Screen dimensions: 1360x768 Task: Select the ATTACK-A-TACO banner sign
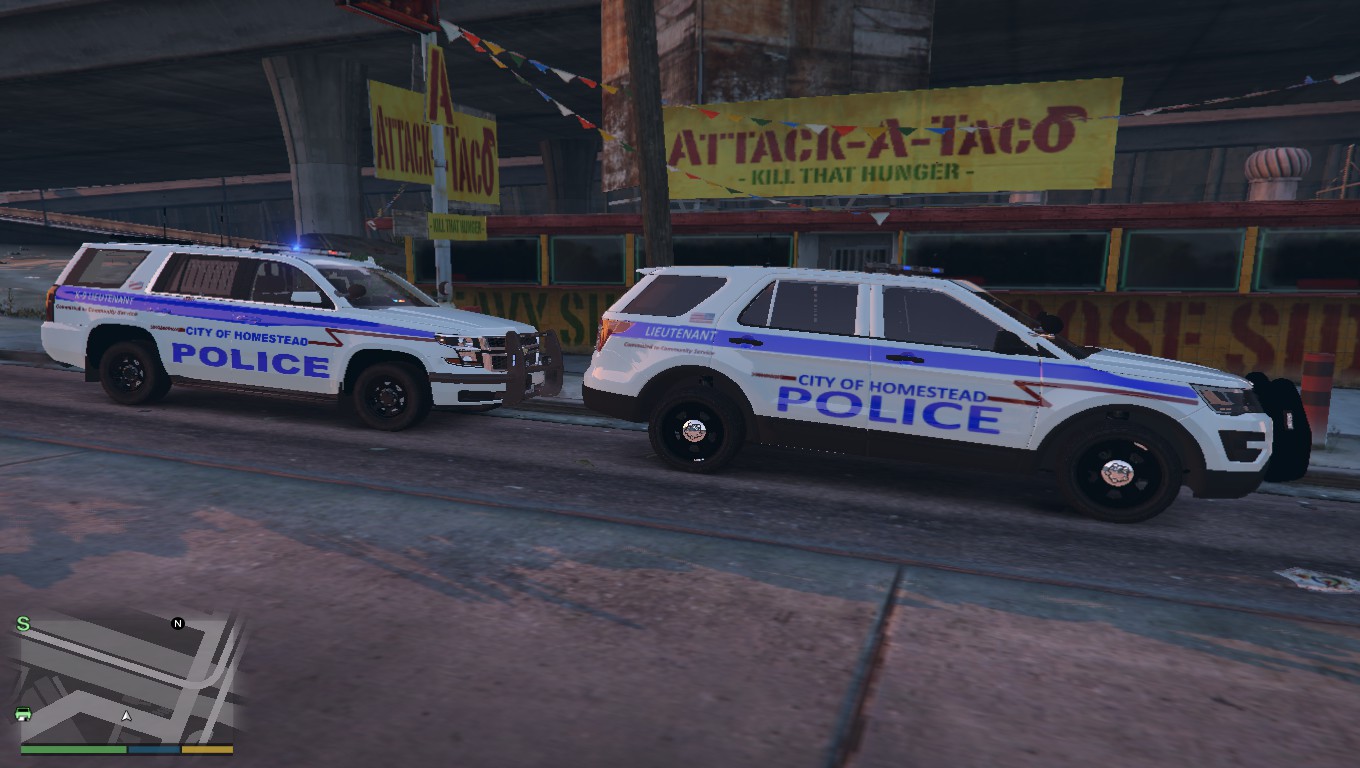click(880, 140)
